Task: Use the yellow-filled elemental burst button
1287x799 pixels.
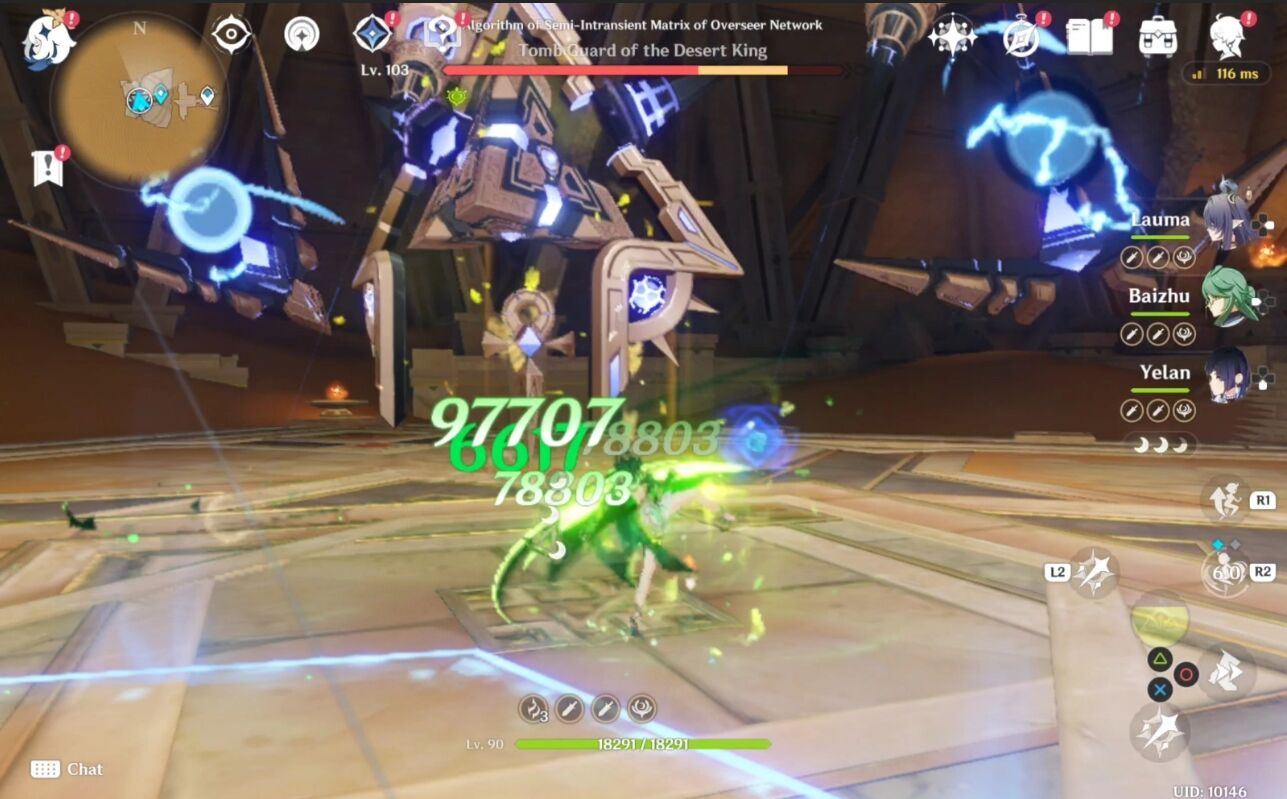Action: pyautogui.click(x=1160, y=620)
